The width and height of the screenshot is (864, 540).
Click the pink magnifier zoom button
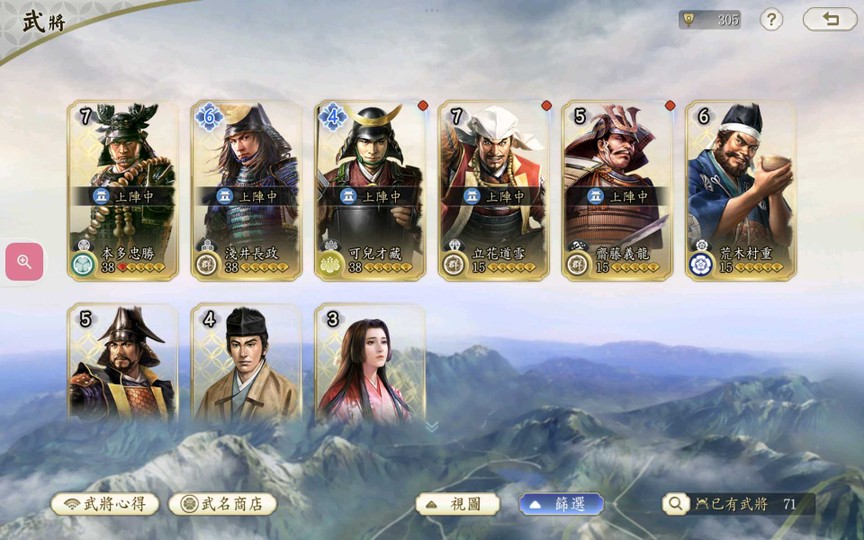tap(24, 262)
